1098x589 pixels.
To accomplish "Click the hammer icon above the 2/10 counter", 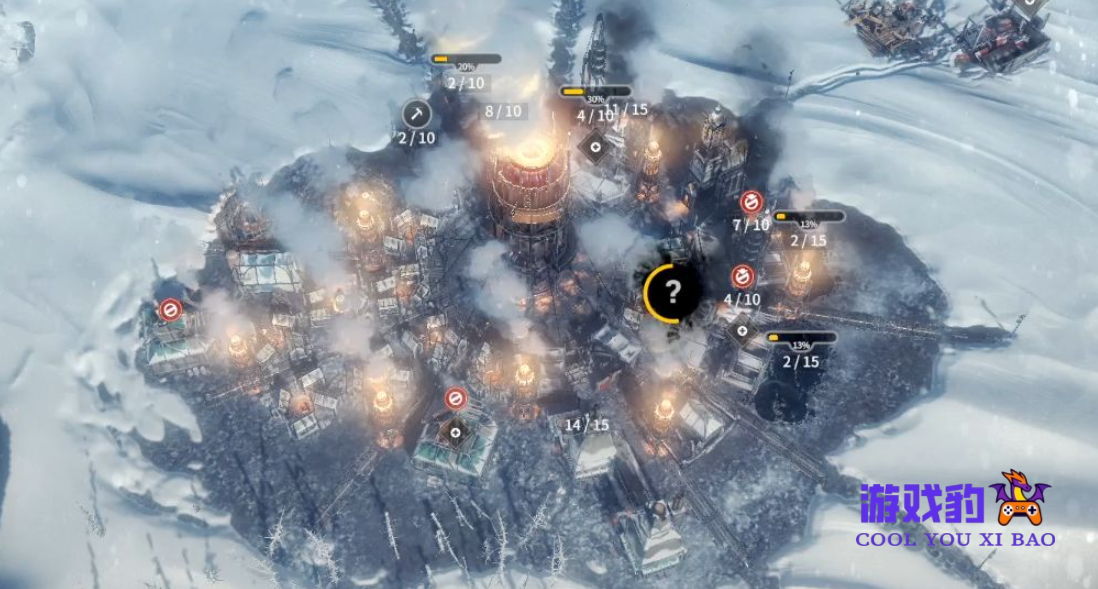I will [x=417, y=113].
